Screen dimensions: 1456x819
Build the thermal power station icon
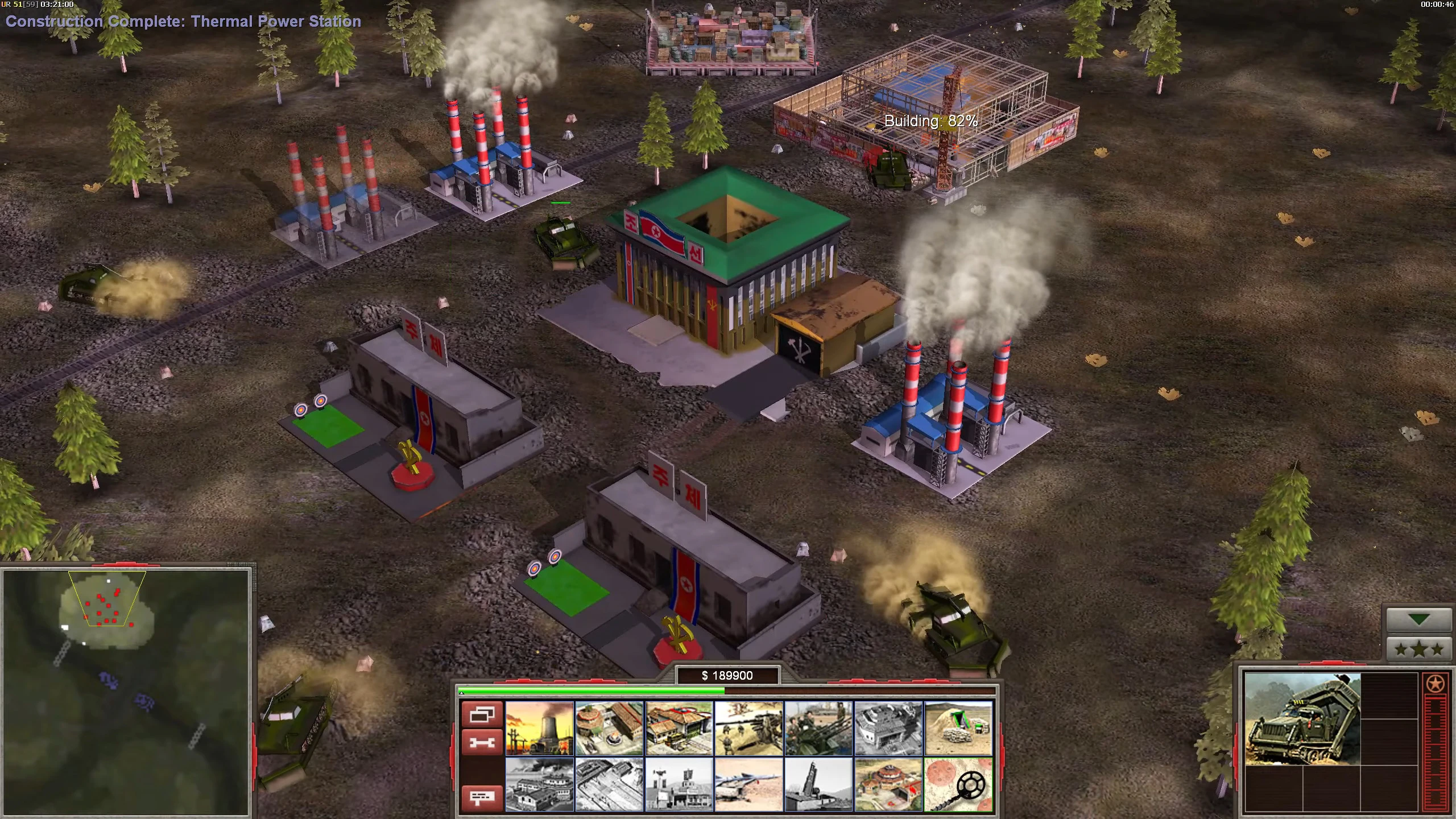click(x=539, y=728)
